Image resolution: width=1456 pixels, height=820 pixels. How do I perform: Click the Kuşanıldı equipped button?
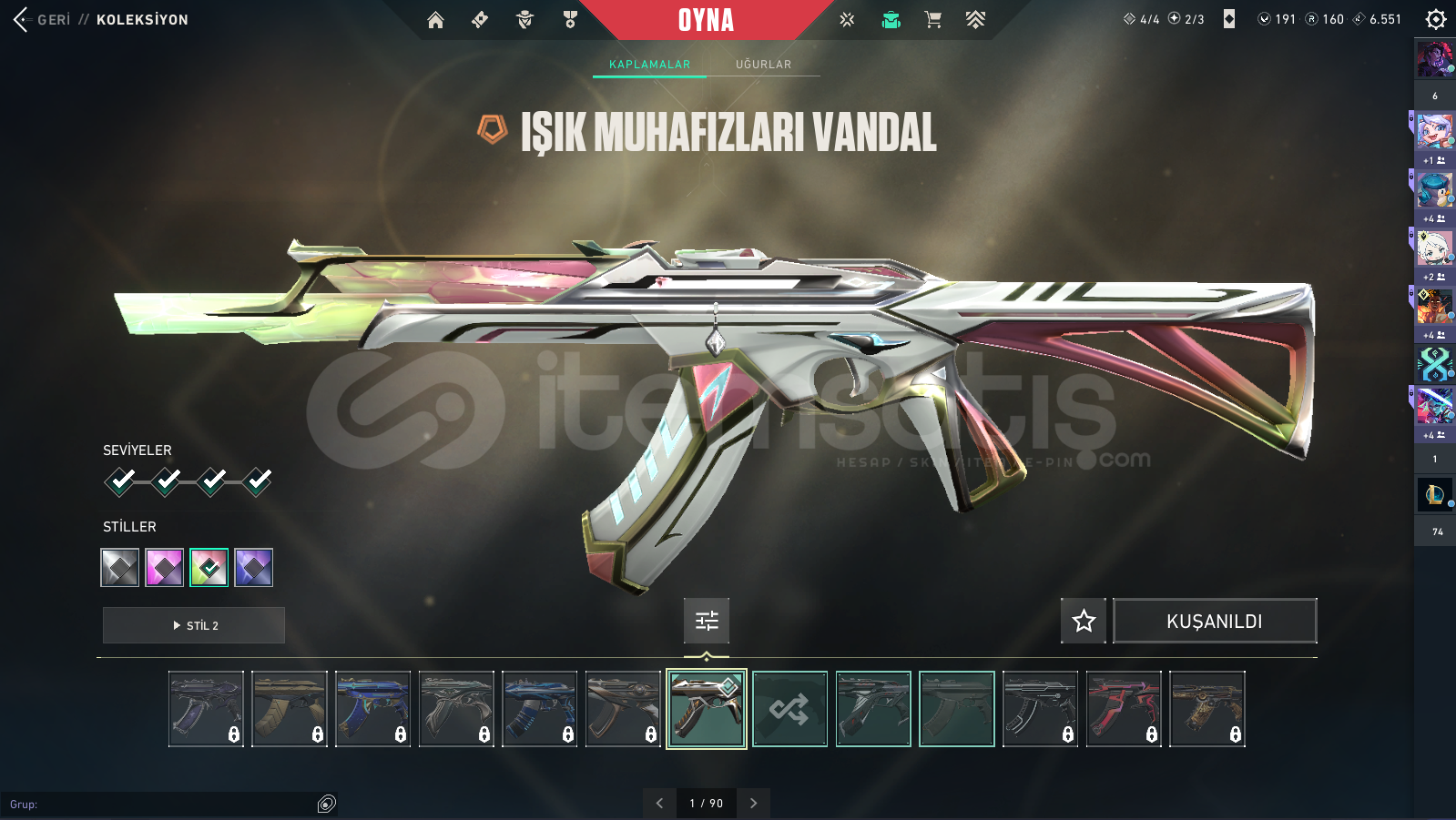1215,621
